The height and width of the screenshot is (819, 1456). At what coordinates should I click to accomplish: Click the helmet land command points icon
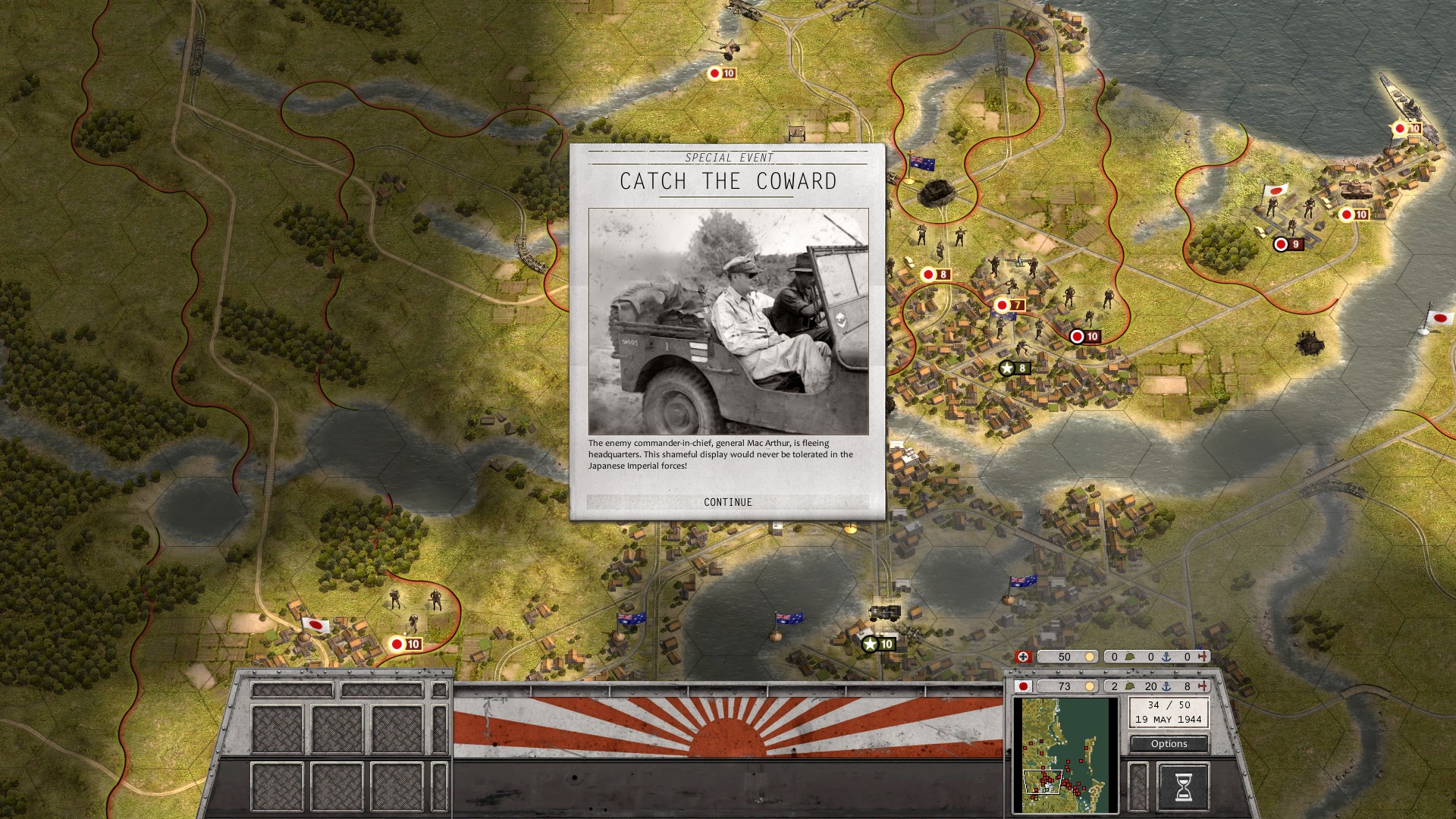(x=1129, y=686)
